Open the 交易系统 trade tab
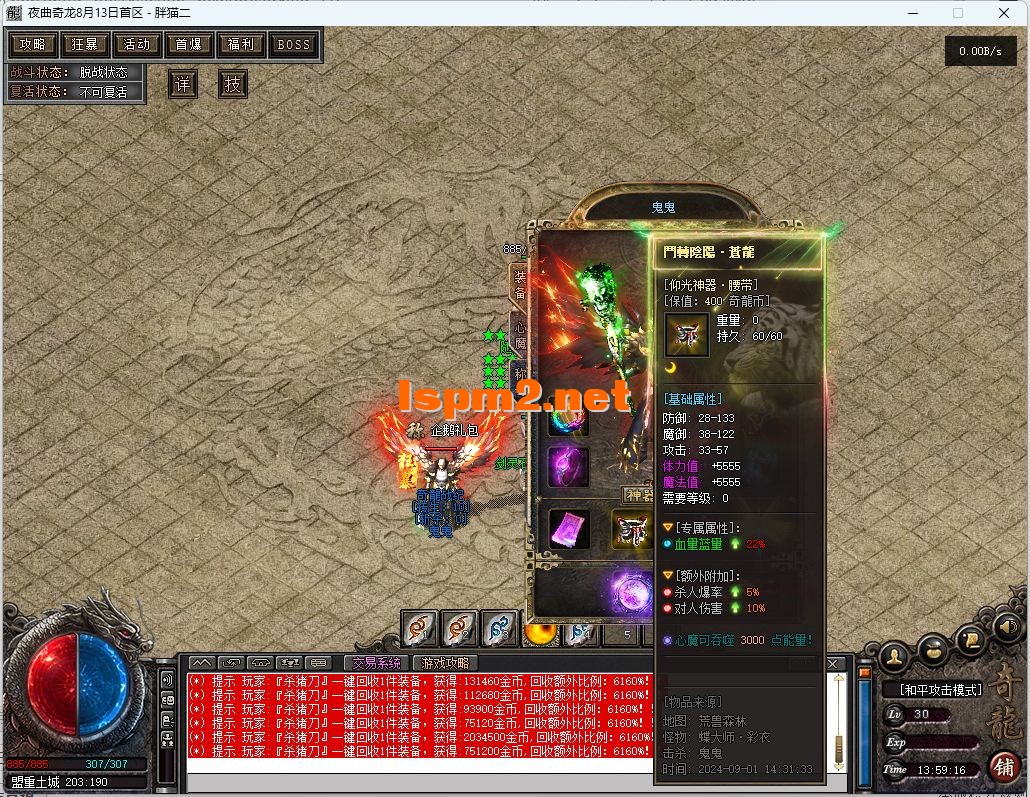 click(x=376, y=662)
